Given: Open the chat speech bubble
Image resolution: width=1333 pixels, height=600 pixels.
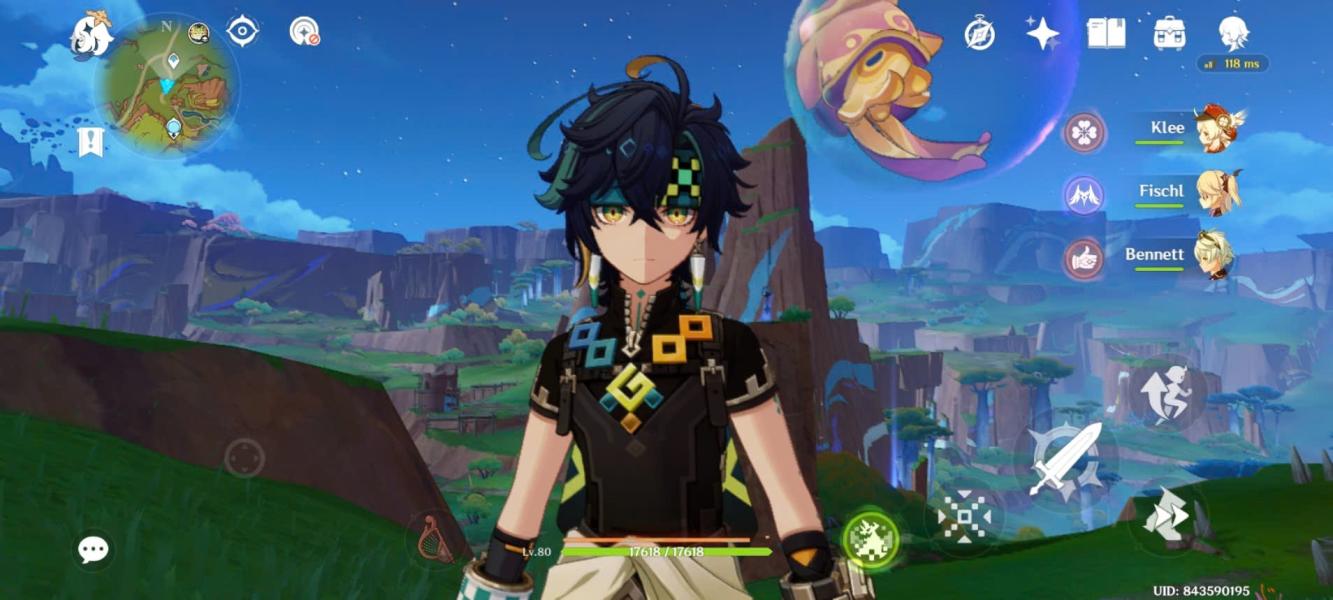Looking at the screenshot, I should click(94, 549).
